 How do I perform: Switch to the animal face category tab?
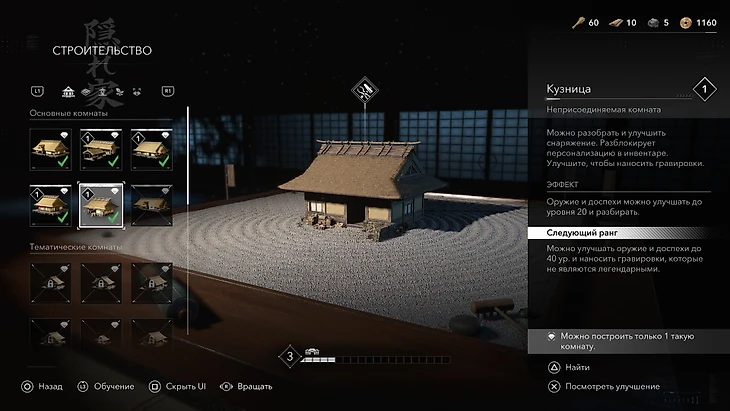pyautogui.click(x=136, y=92)
